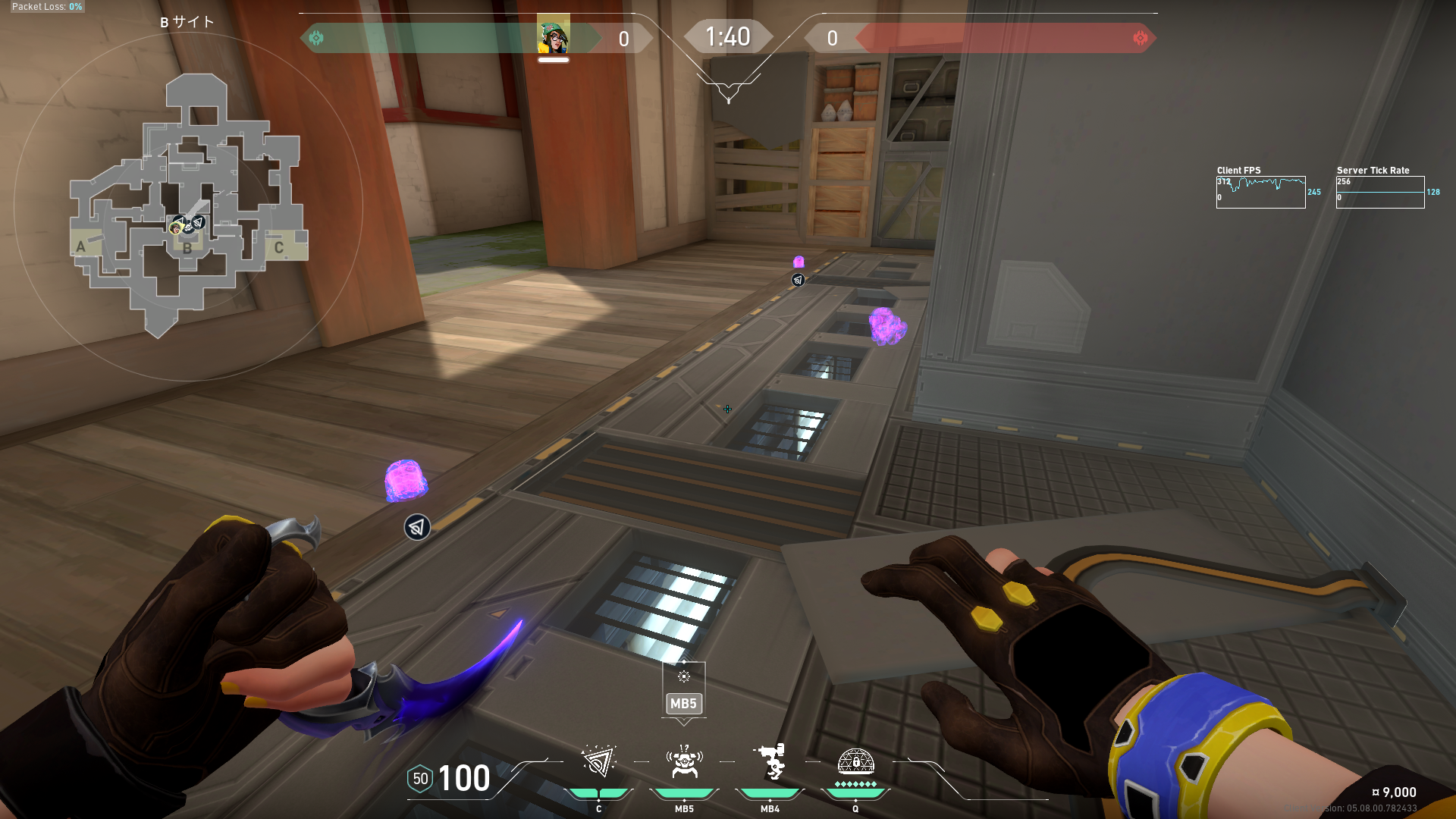Viewport: 1456px width, 819px height.
Task: Select the C site label on minimap
Action: [279, 247]
